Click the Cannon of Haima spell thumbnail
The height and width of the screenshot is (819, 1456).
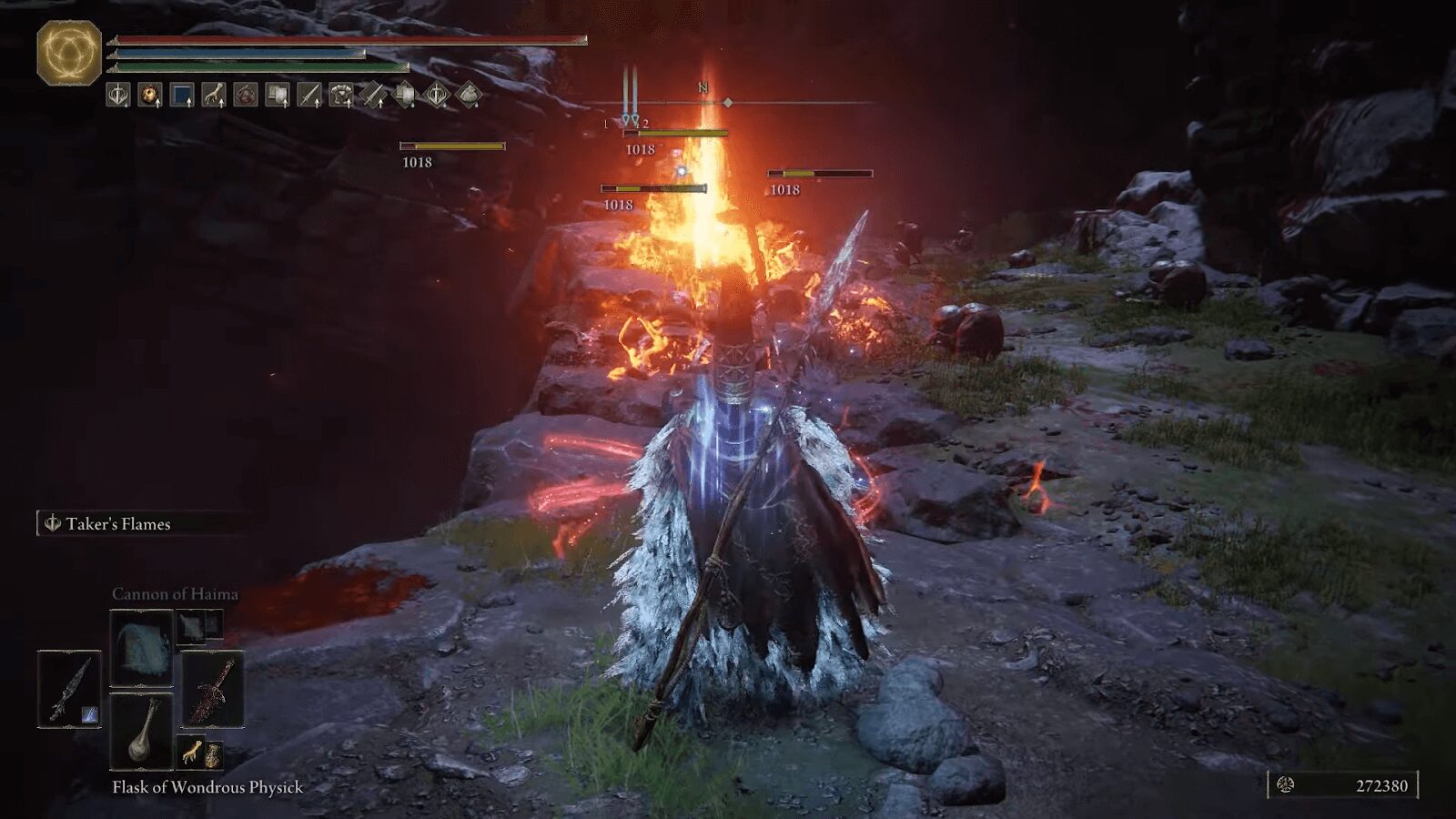pos(141,649)
